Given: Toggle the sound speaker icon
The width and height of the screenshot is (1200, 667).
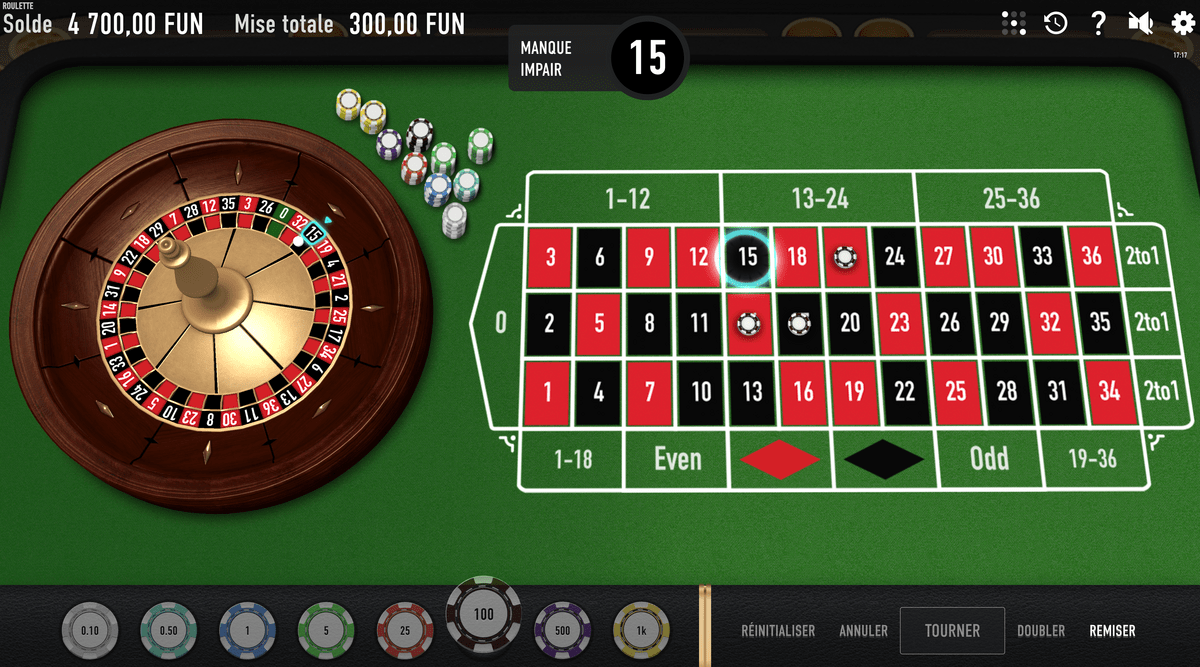Looking at the screenshot, I should [x=1139, y=22].
